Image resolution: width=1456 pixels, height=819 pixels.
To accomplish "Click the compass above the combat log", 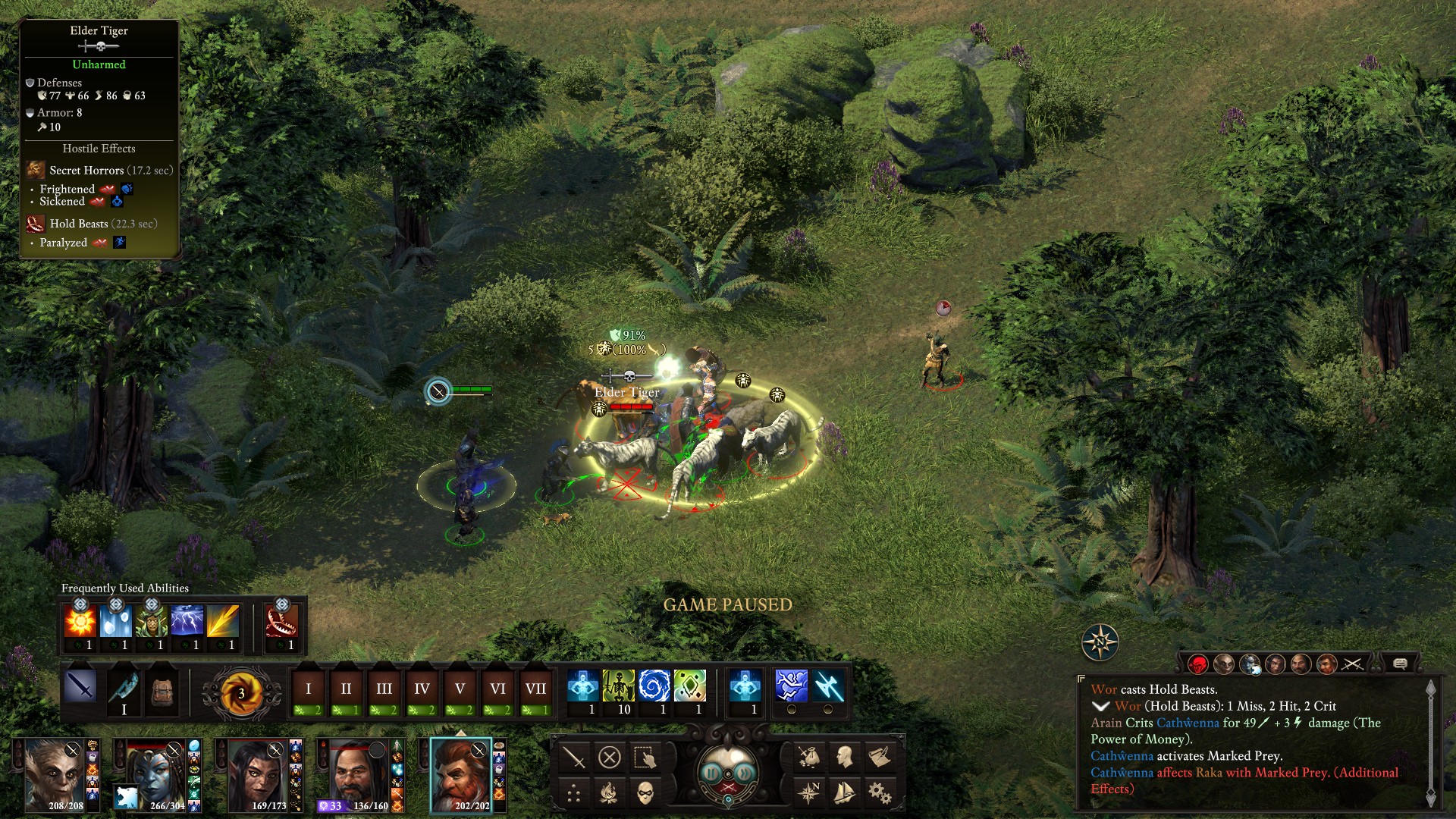I will click(1100, 642).
